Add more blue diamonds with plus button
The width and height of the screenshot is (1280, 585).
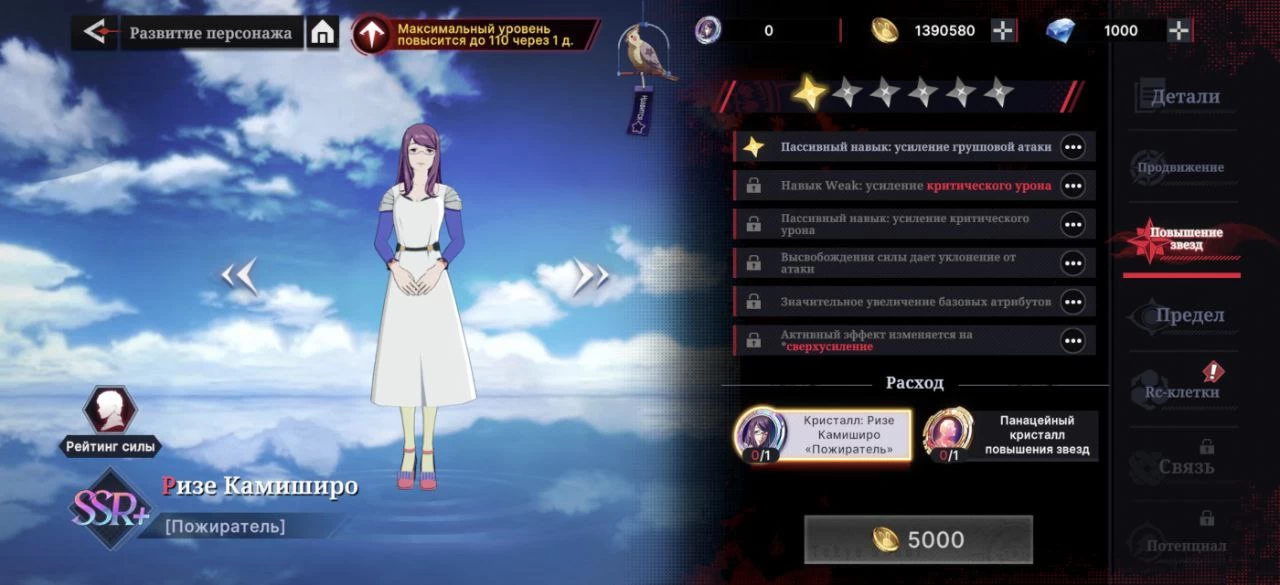pos(1180,31)
